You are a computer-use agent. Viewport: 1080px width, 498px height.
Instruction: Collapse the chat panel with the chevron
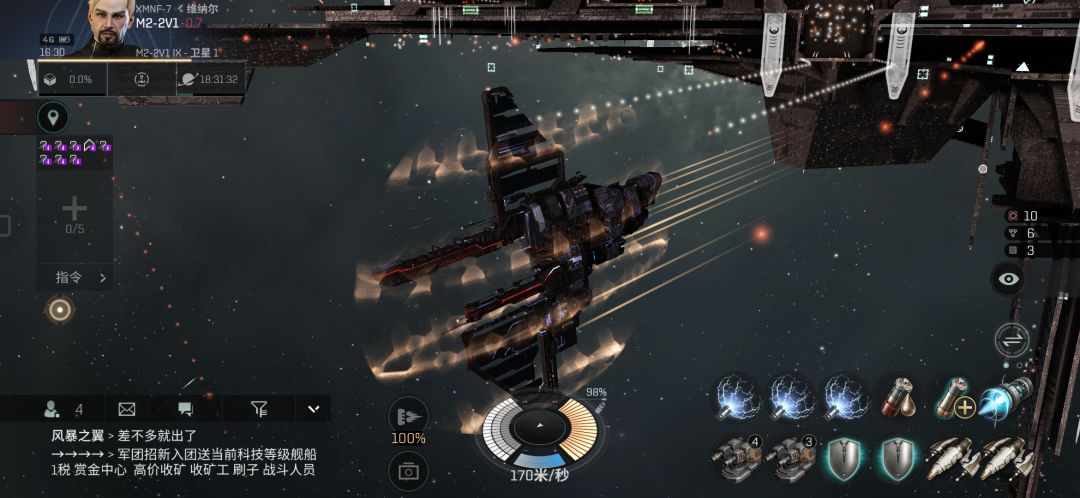313,408
